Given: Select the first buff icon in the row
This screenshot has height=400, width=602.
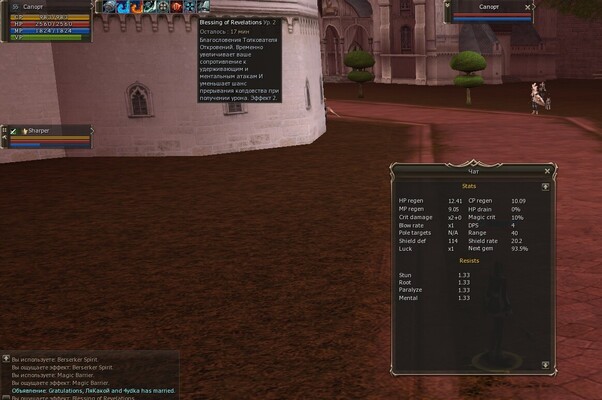Looking at the screenshot, I should [x=100, y=7].
